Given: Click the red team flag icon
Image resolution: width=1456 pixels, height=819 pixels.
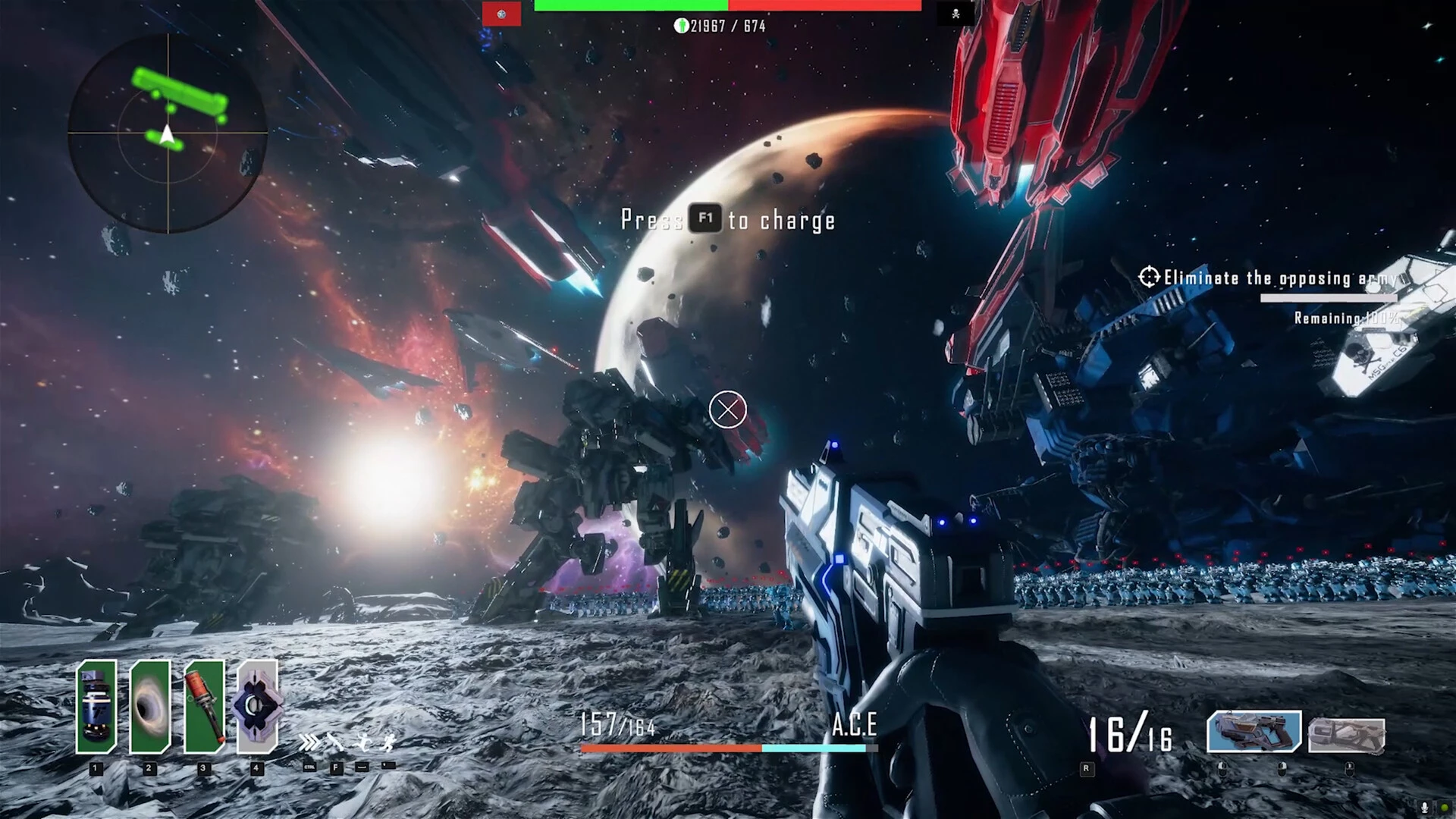Looking at the screenshot, I should click(x=501, y=14).
